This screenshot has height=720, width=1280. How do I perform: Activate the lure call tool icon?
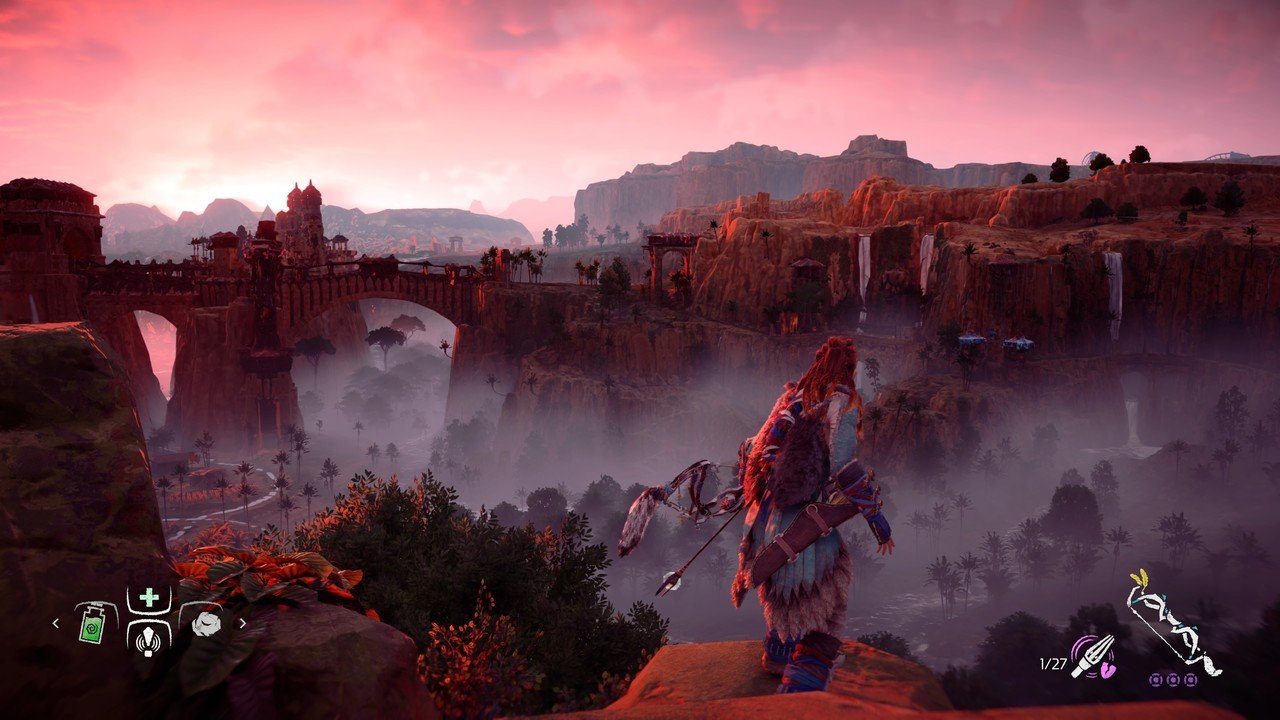pos(148,633)
